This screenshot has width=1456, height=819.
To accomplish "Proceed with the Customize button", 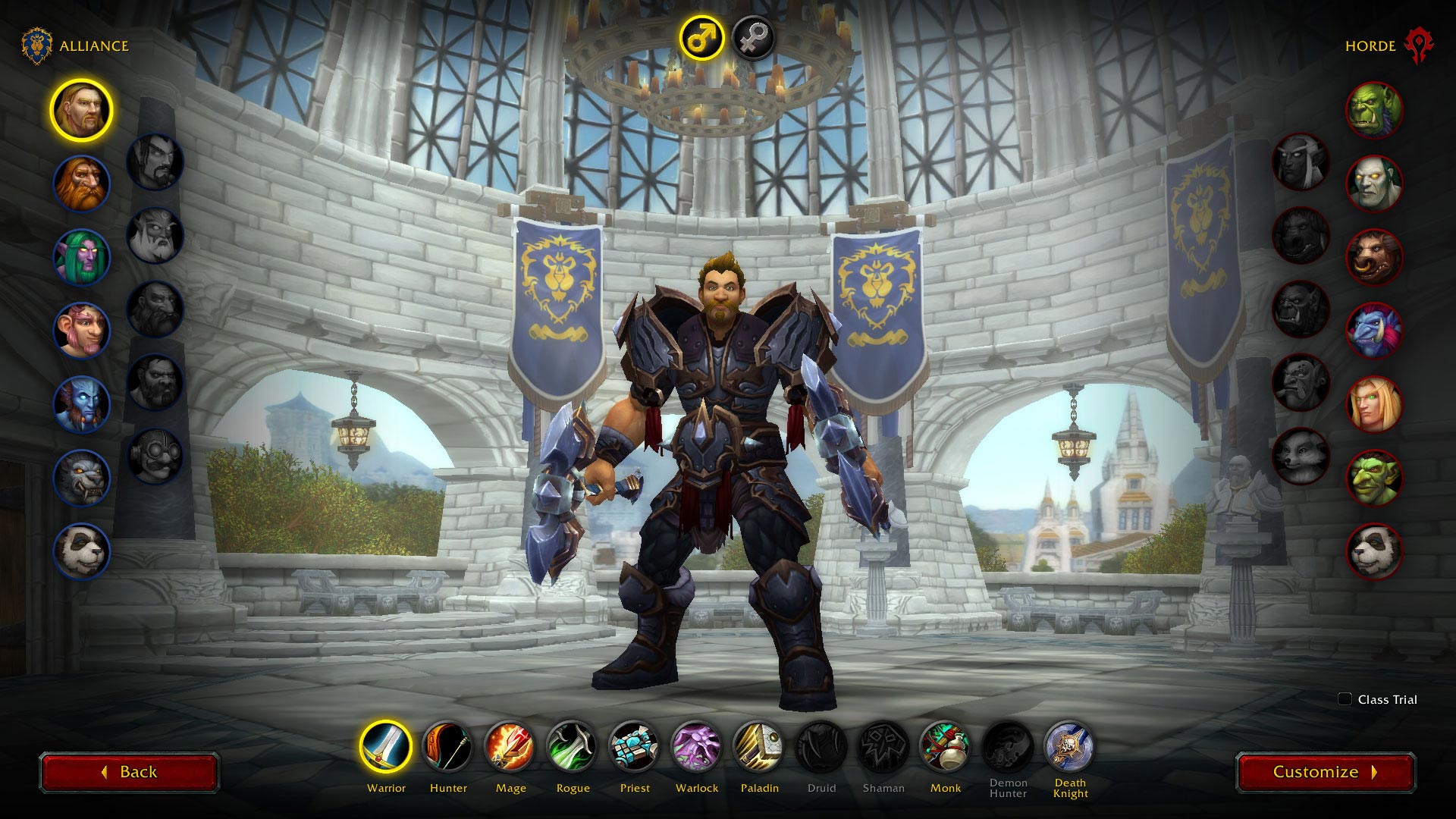I will tap(1325, 772).
